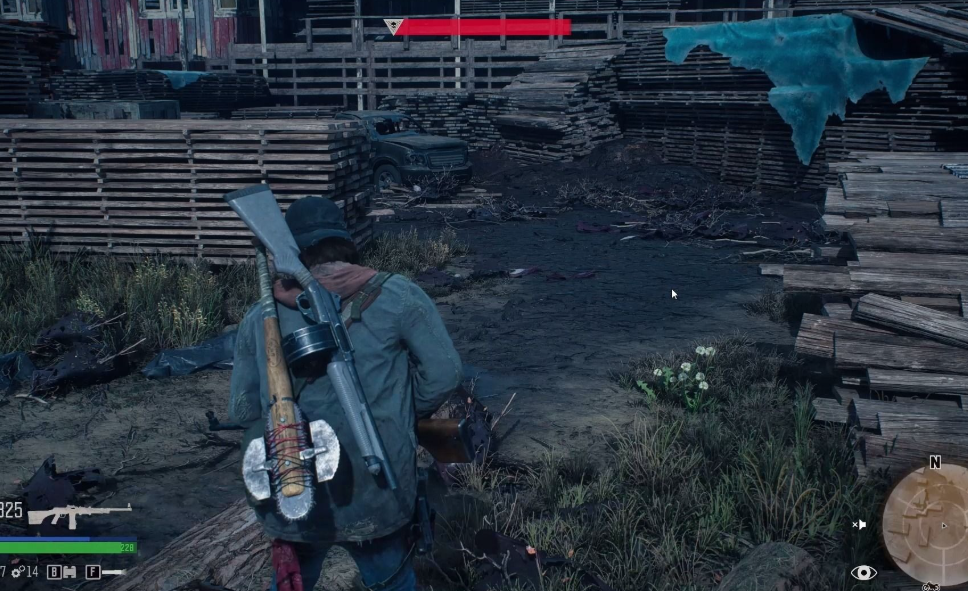Viewport: 968px width, 591px height.
Task: Click the muted speaker noise icon
Action: (x=859, y=524)
